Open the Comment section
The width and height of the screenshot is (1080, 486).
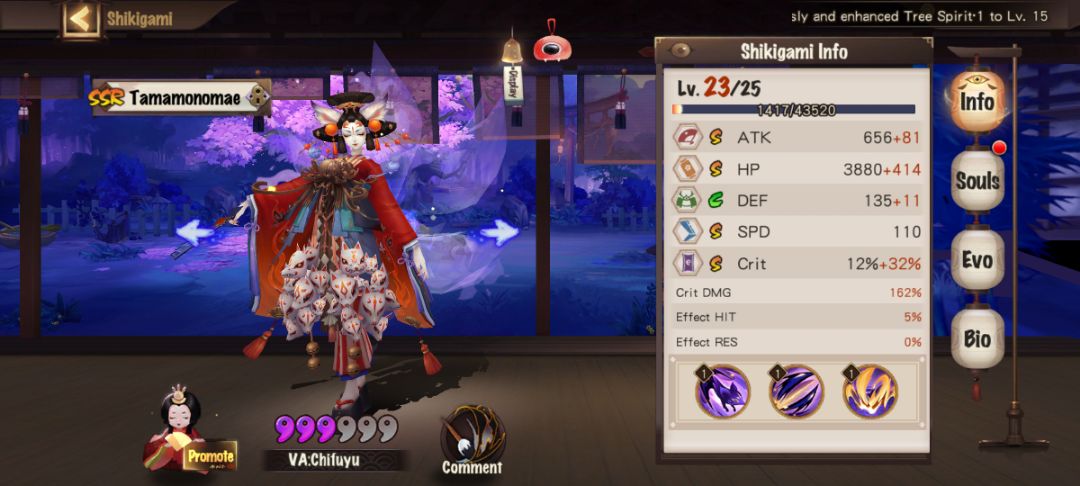pos(472,440)
